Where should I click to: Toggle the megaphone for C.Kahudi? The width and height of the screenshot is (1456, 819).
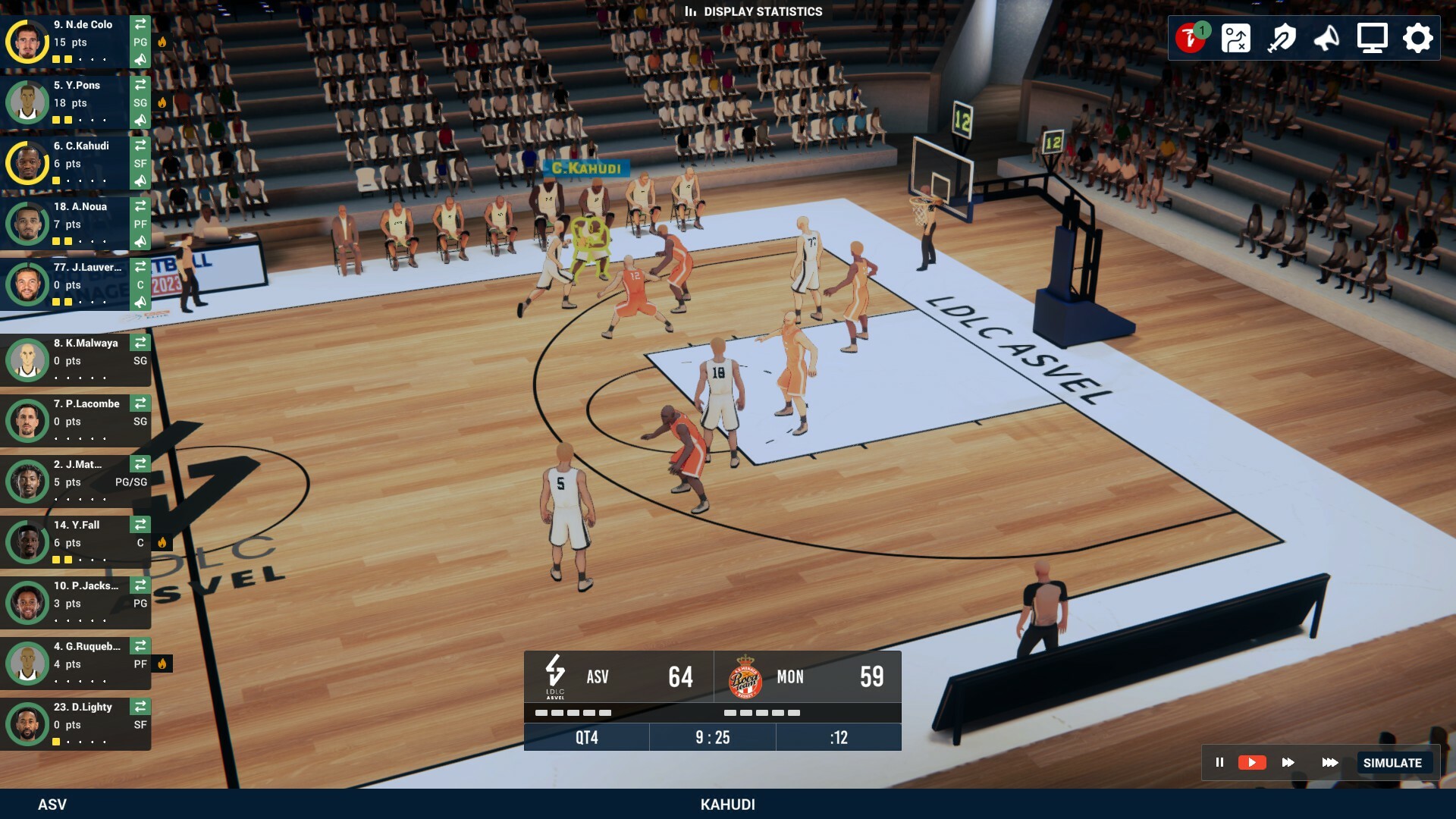140,180
